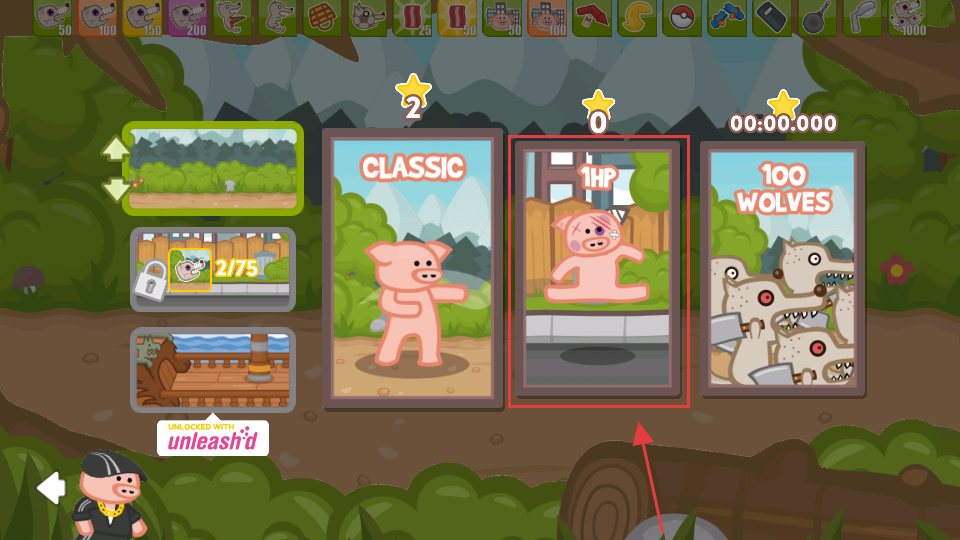The height and width of the screenshot is (540, 960).
Task: Go back with the white left arrow
Action: click(x=50, y=488)
